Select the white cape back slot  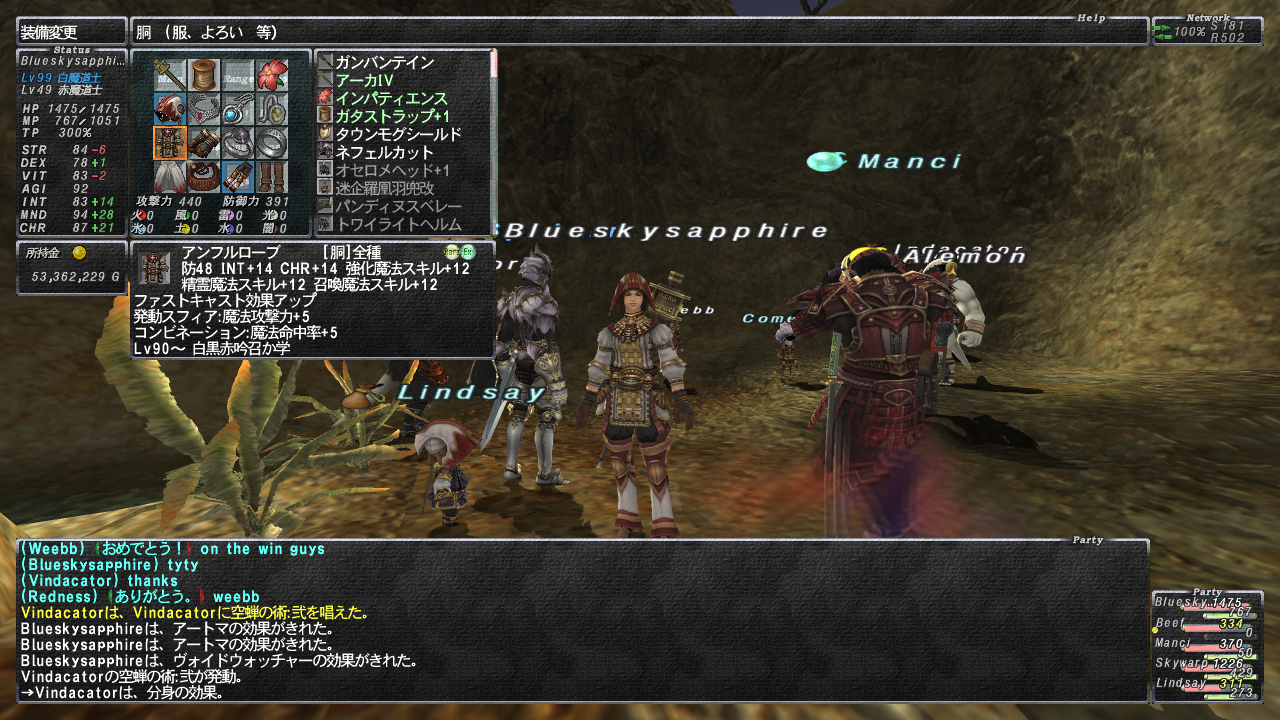pos(170,177)
